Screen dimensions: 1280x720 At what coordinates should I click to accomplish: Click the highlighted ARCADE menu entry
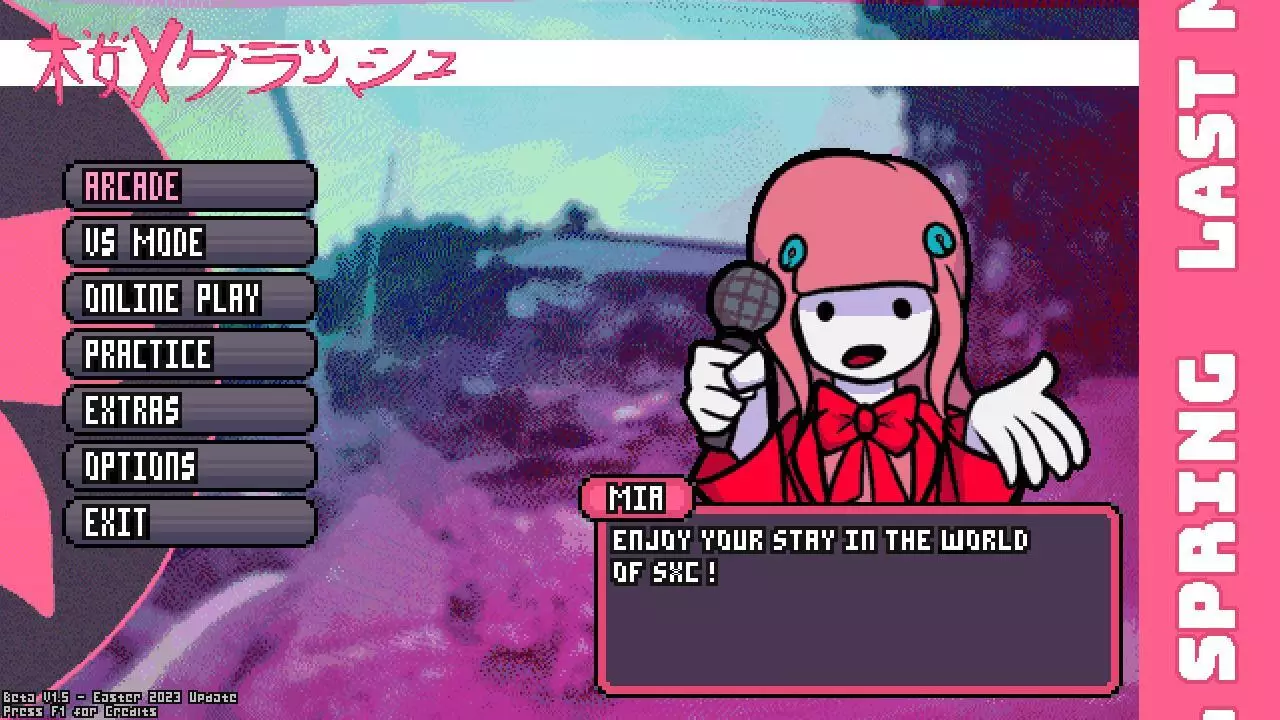188,186
